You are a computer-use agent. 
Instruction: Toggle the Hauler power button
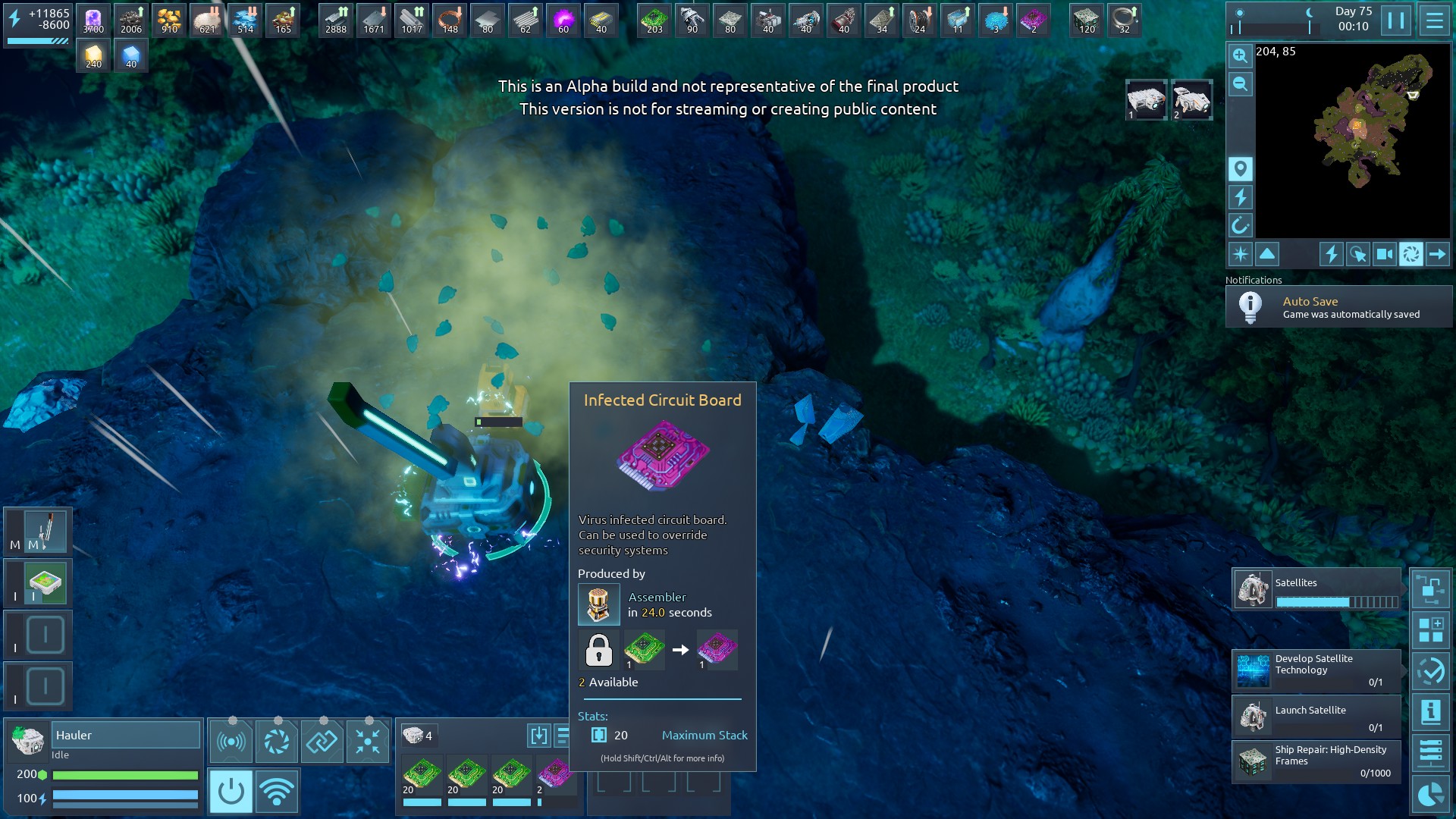(x=231, y=792)
